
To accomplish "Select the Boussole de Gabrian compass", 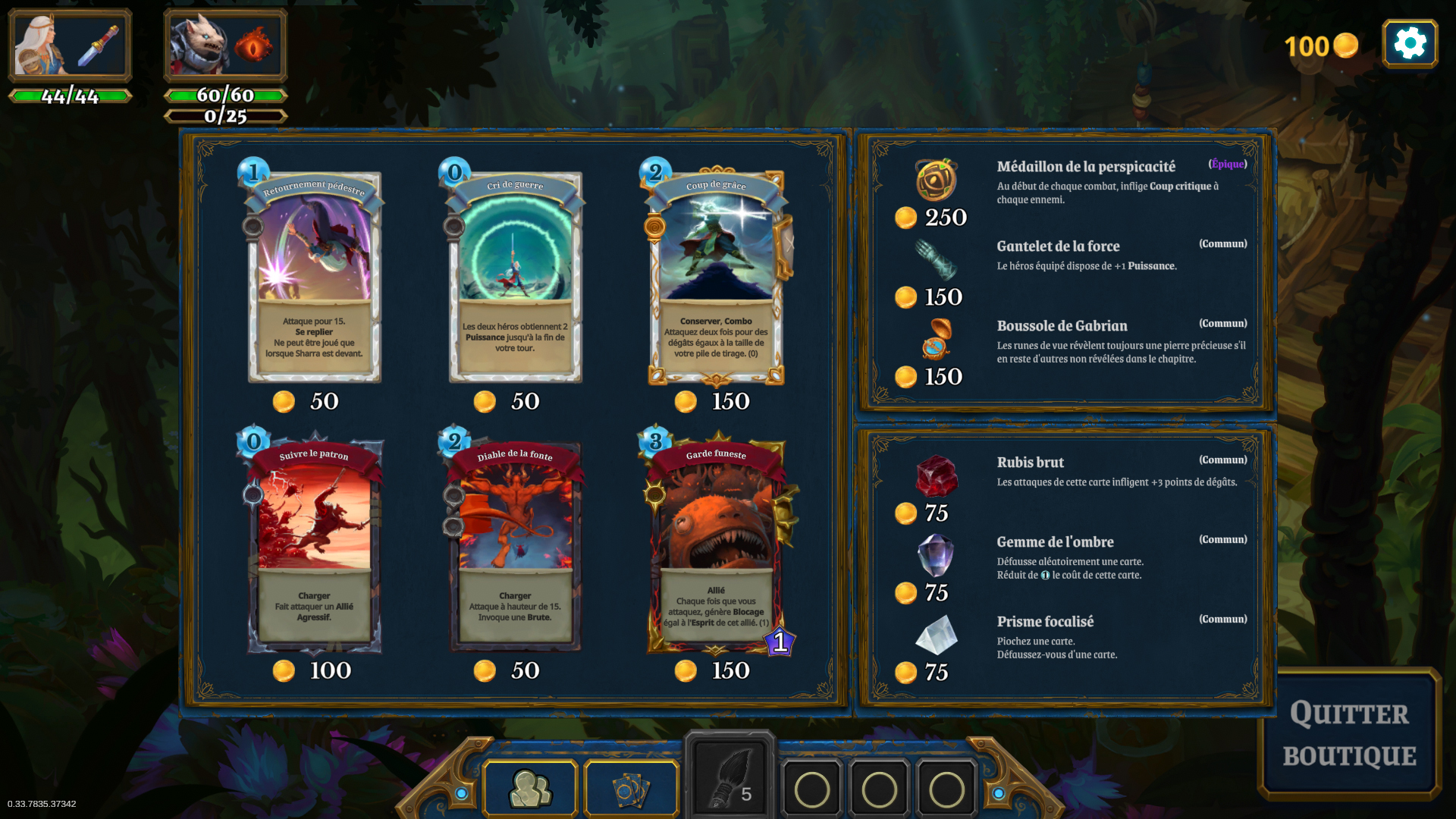I will (936, 339).
